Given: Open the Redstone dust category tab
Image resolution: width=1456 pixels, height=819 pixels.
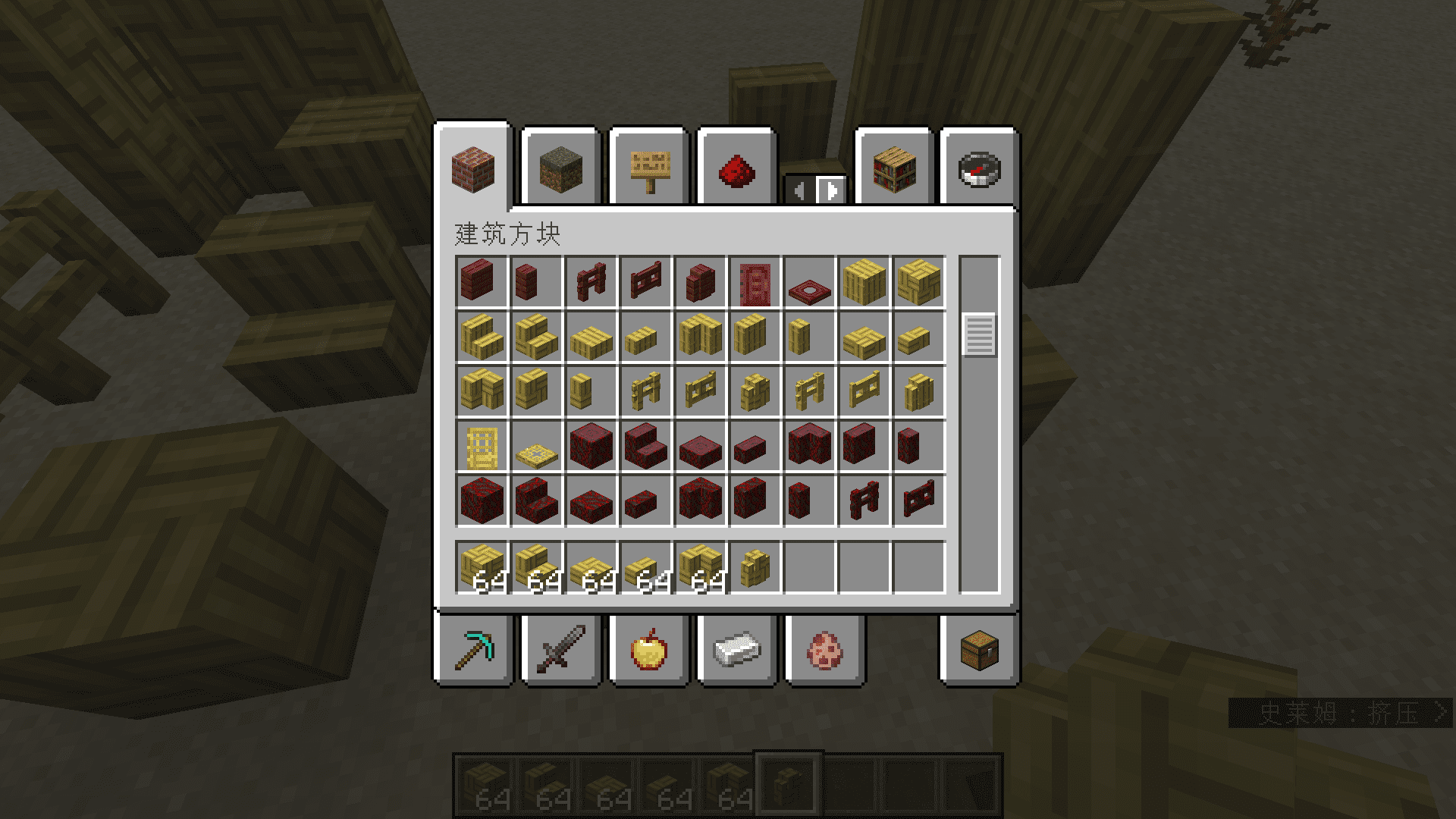Looking at the screenshot, I should point(738,171).
